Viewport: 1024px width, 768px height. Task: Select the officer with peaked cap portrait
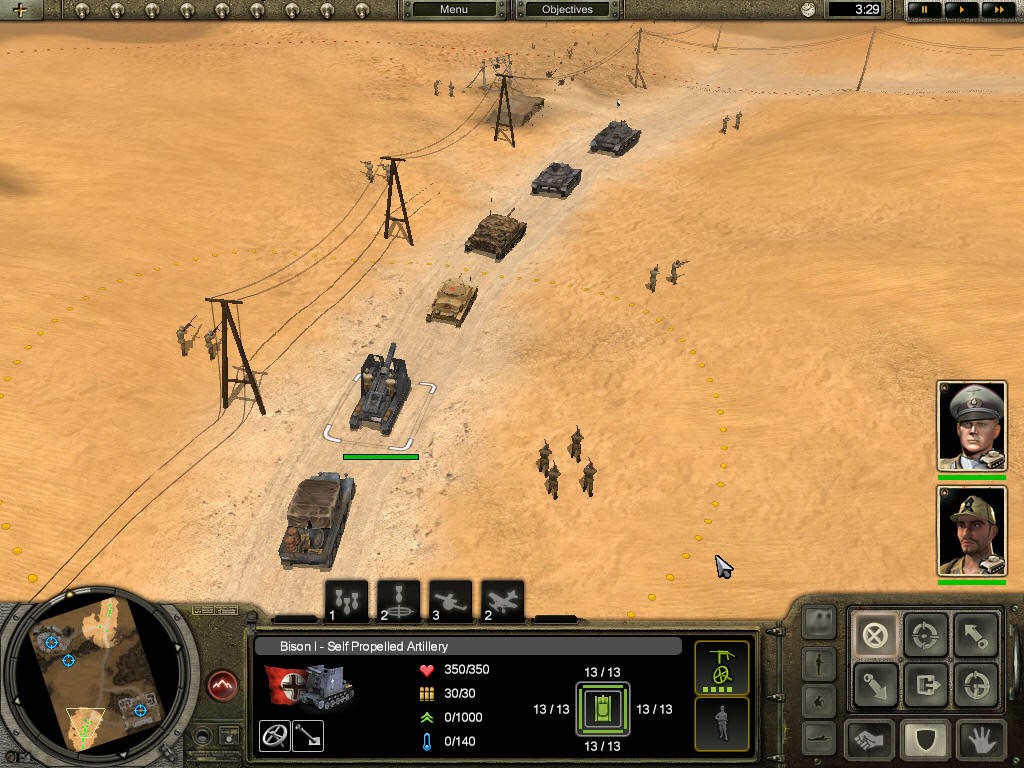click(971, 425)
